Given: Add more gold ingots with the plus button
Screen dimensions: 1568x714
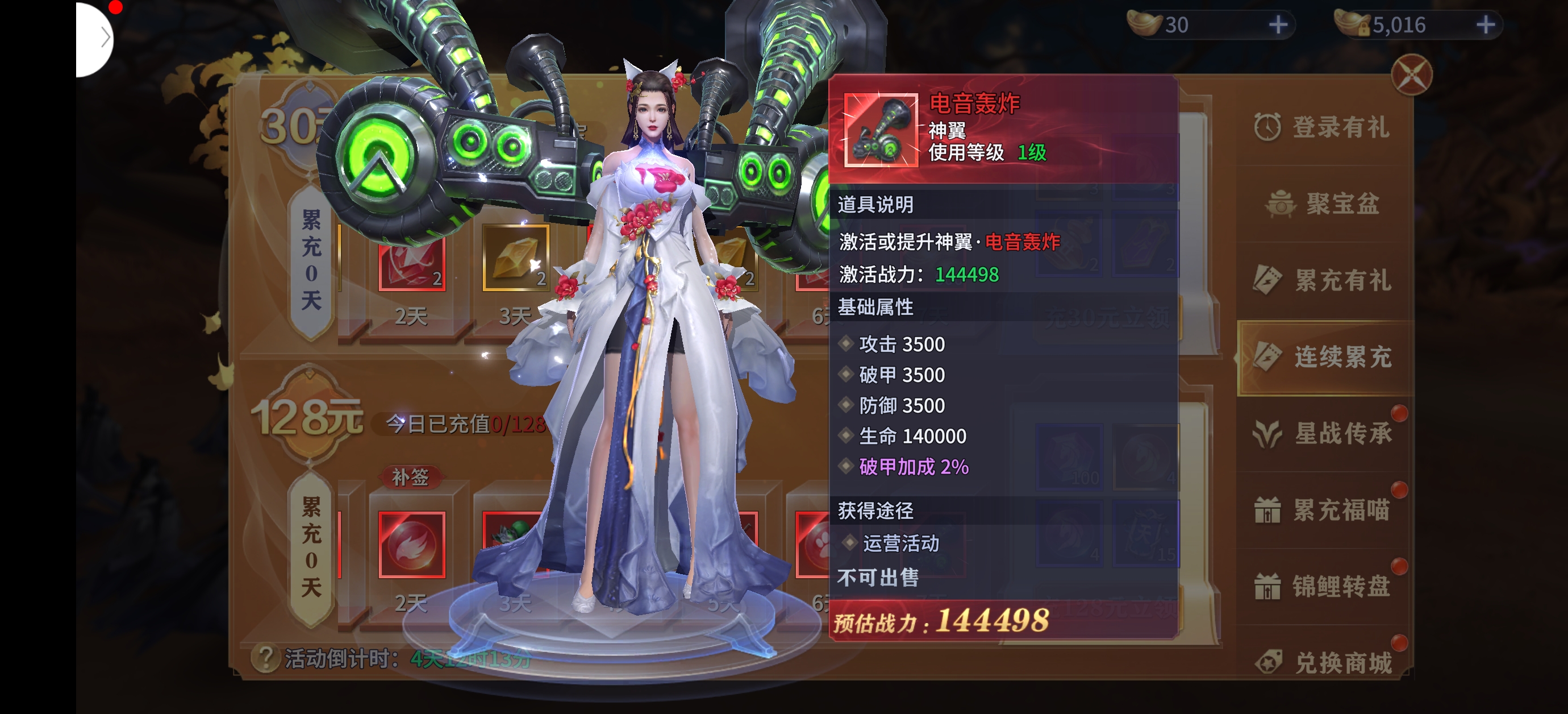Looking at the screenshot, I should (x=1278, y=25).
